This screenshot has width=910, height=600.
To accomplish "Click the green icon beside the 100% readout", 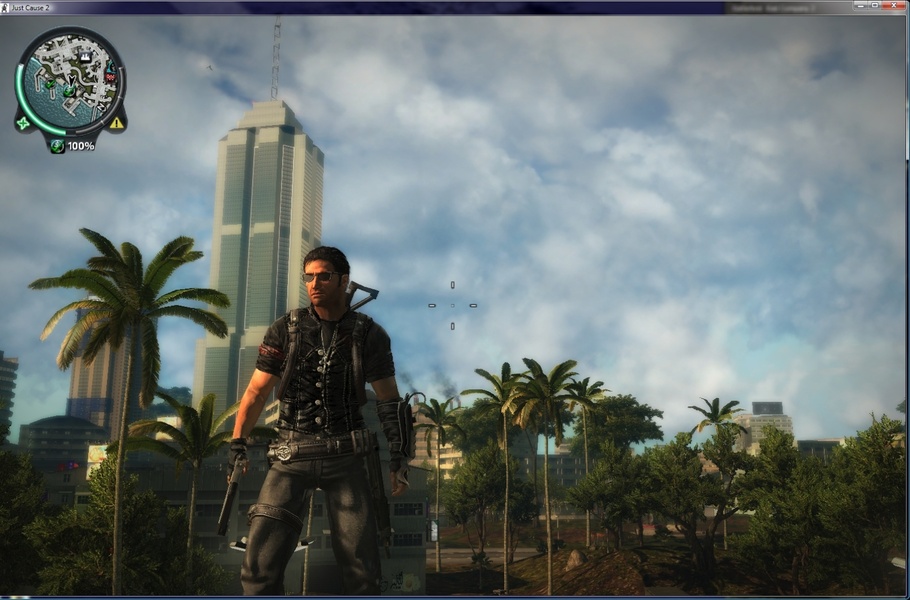I will click(57, 146).
